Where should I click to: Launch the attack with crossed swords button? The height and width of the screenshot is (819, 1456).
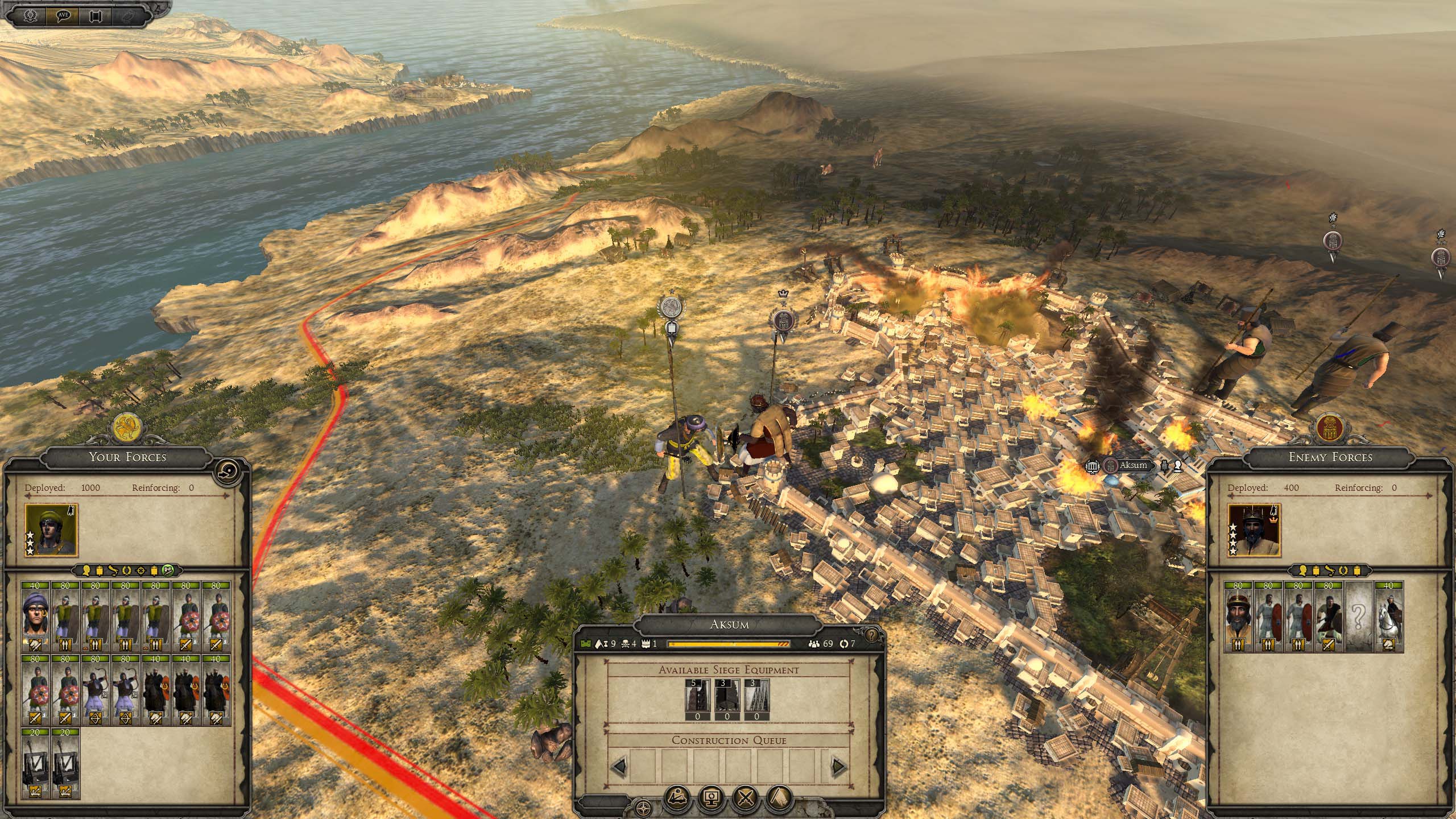click(x=745, y=799)
